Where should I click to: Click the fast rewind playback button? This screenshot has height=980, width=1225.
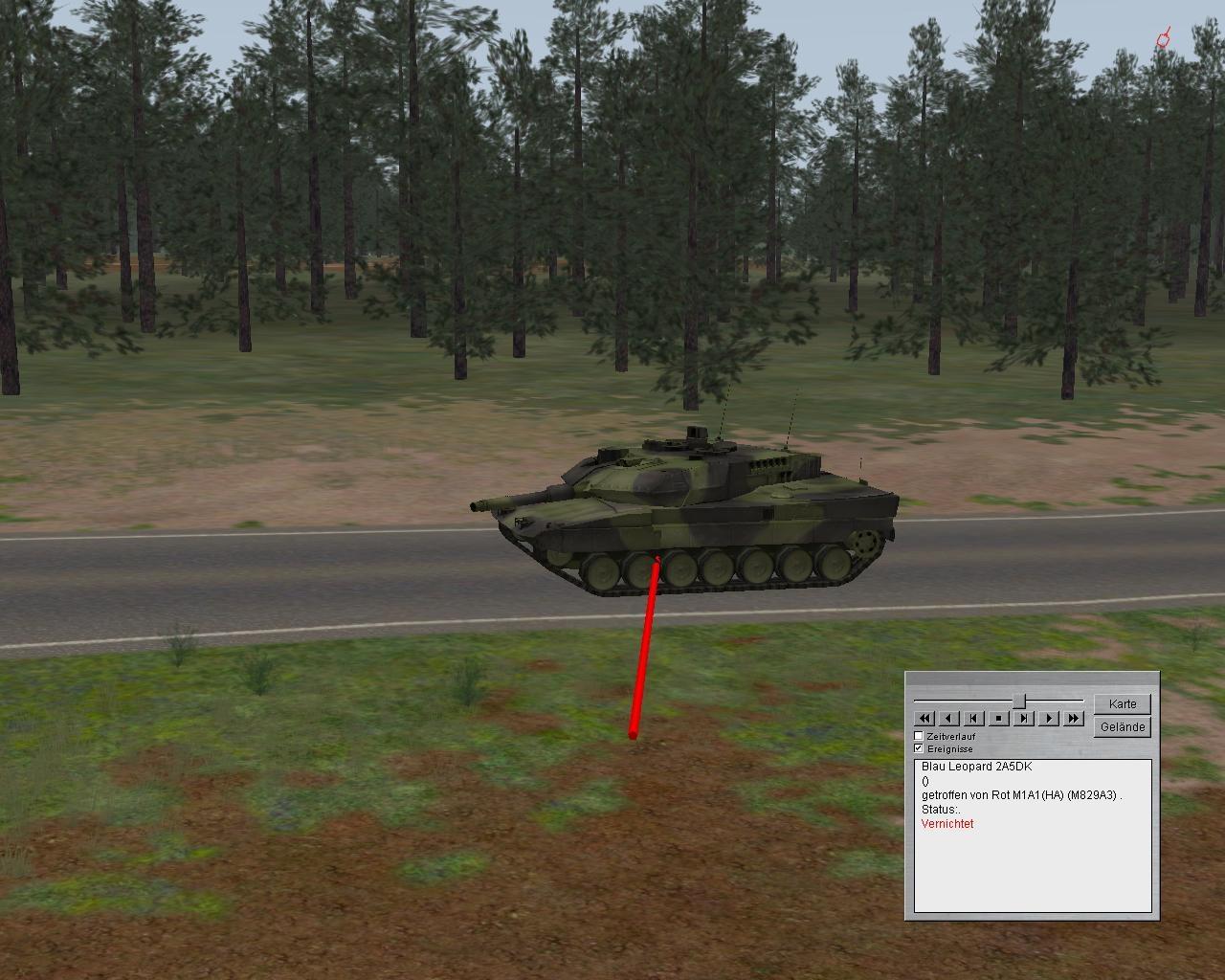pos(924,718)
